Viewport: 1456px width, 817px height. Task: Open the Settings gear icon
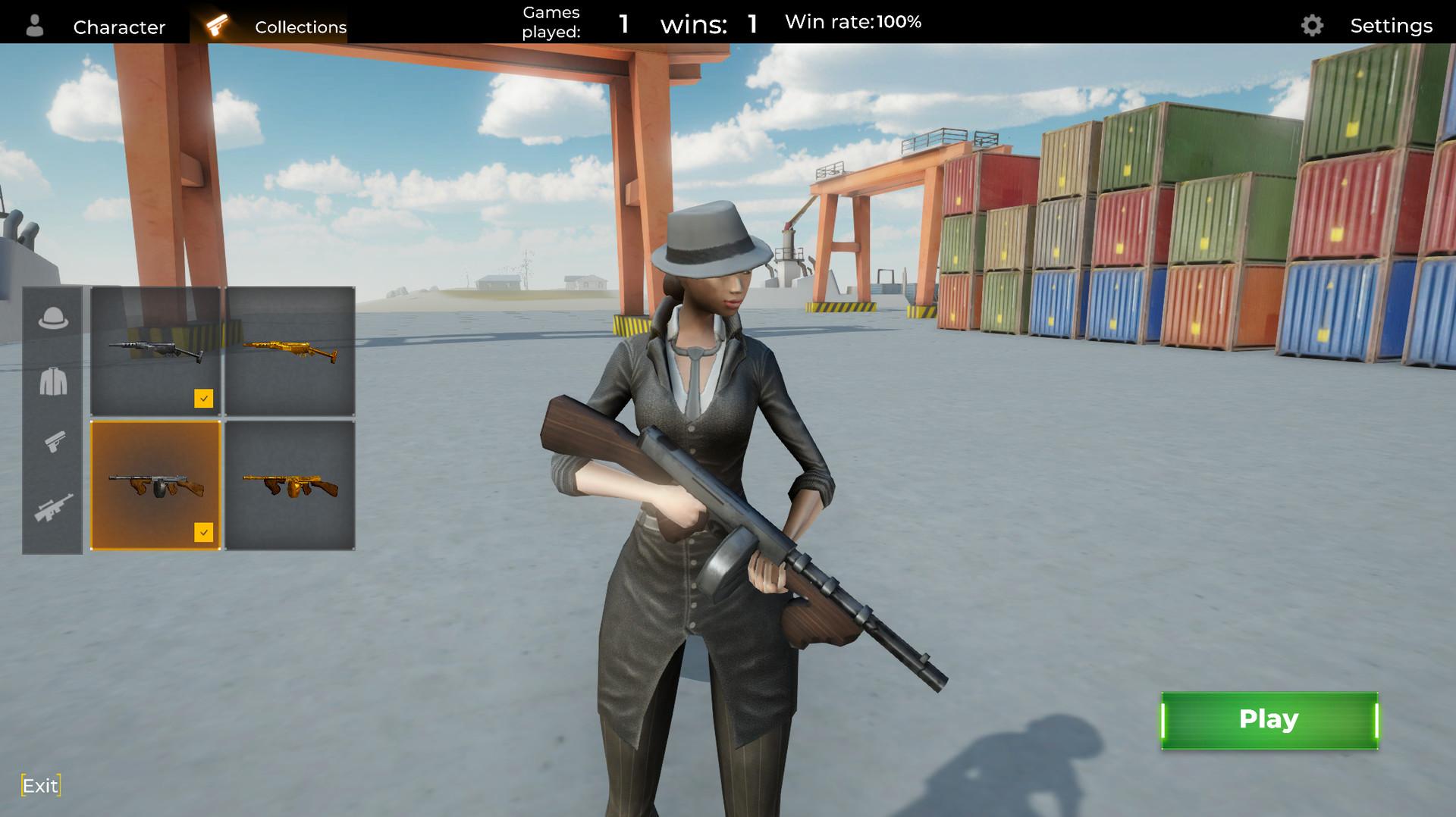pyautogui.click(x=1313, y=26)
